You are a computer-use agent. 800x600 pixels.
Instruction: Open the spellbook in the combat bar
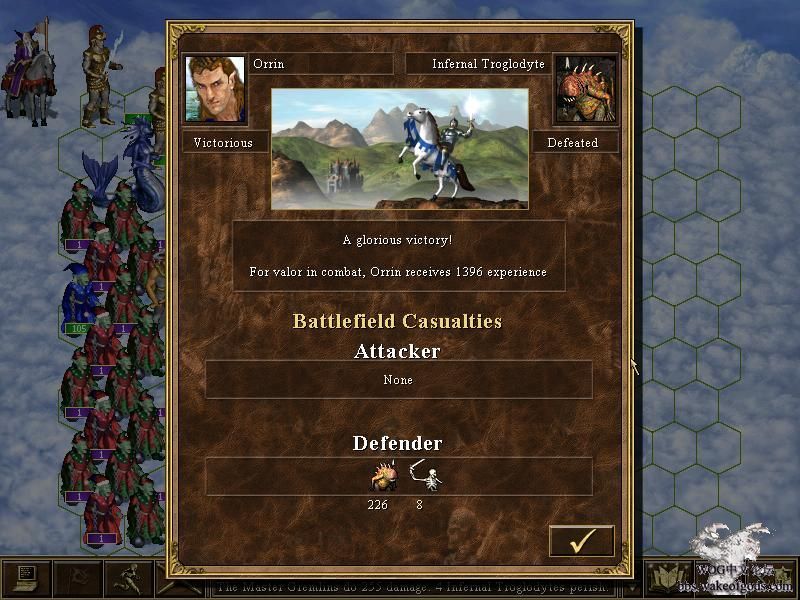(668, 579)
